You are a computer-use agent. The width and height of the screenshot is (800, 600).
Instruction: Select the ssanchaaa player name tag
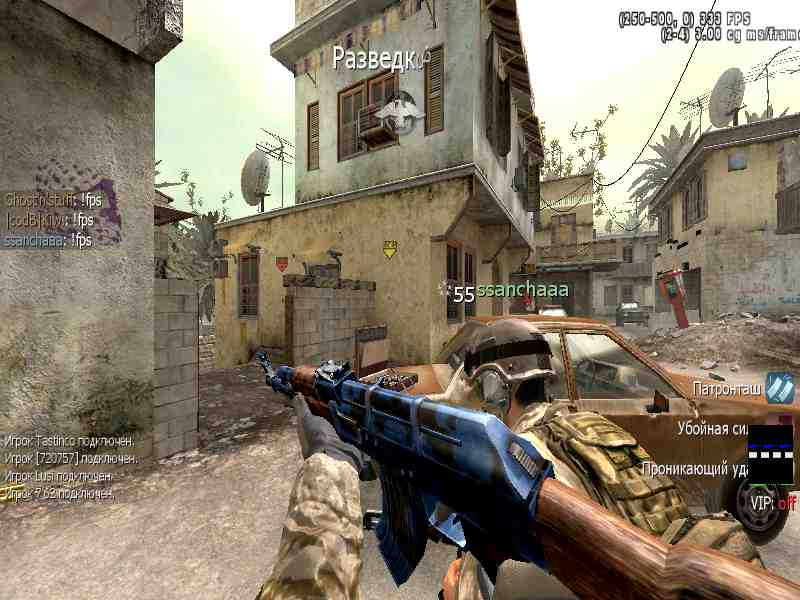coord(522,290)
